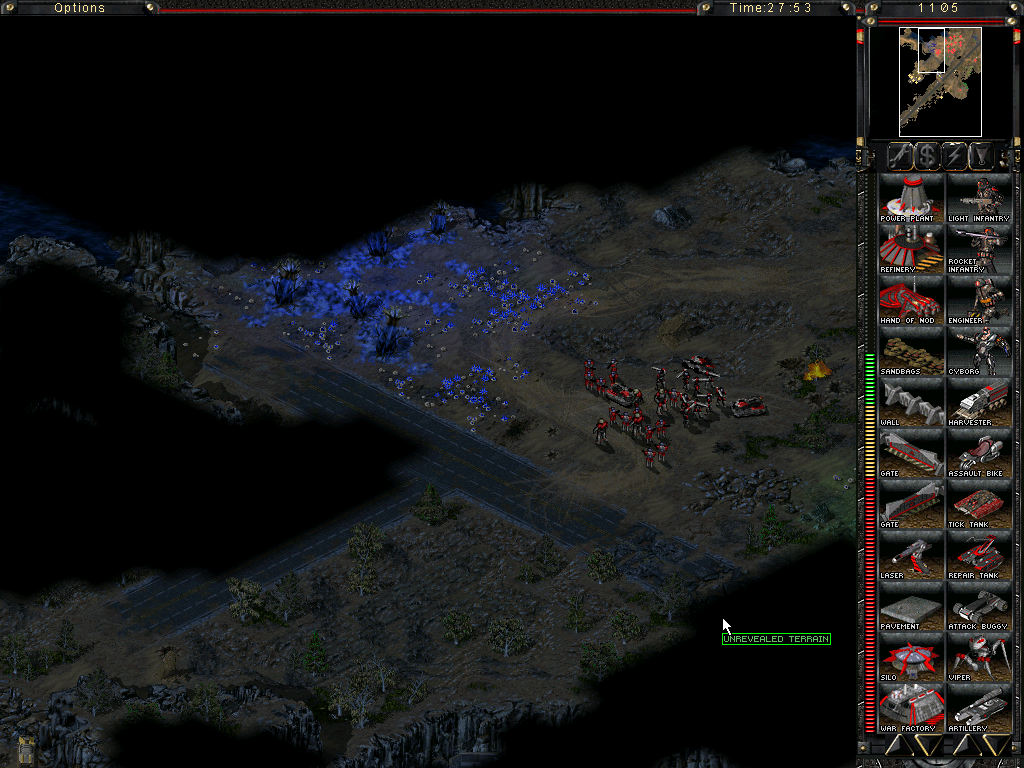This screenshot has width=1024, height=768.
Task: Train an Engineer
Action: pyautogui.click(x=979, y=300)
